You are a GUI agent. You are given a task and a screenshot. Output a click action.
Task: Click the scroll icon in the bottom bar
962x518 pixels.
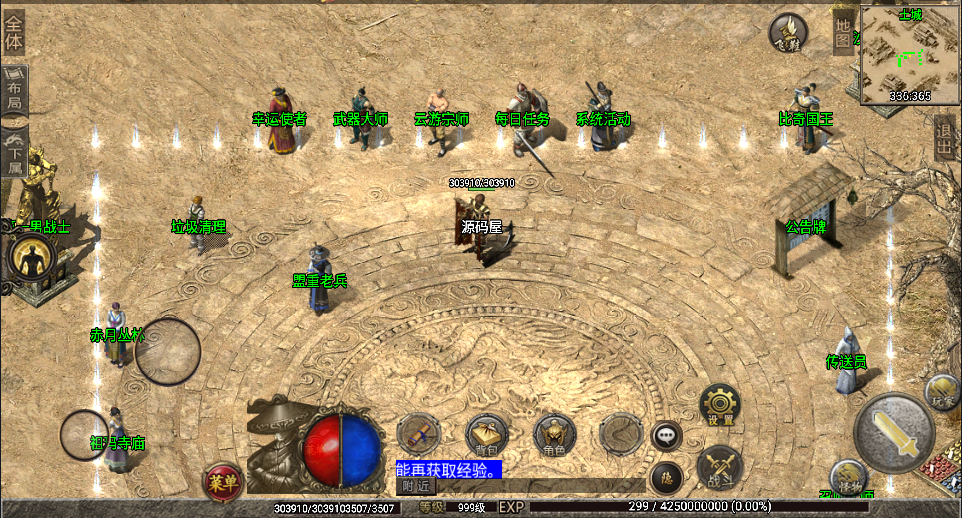(x=417, y=433)
